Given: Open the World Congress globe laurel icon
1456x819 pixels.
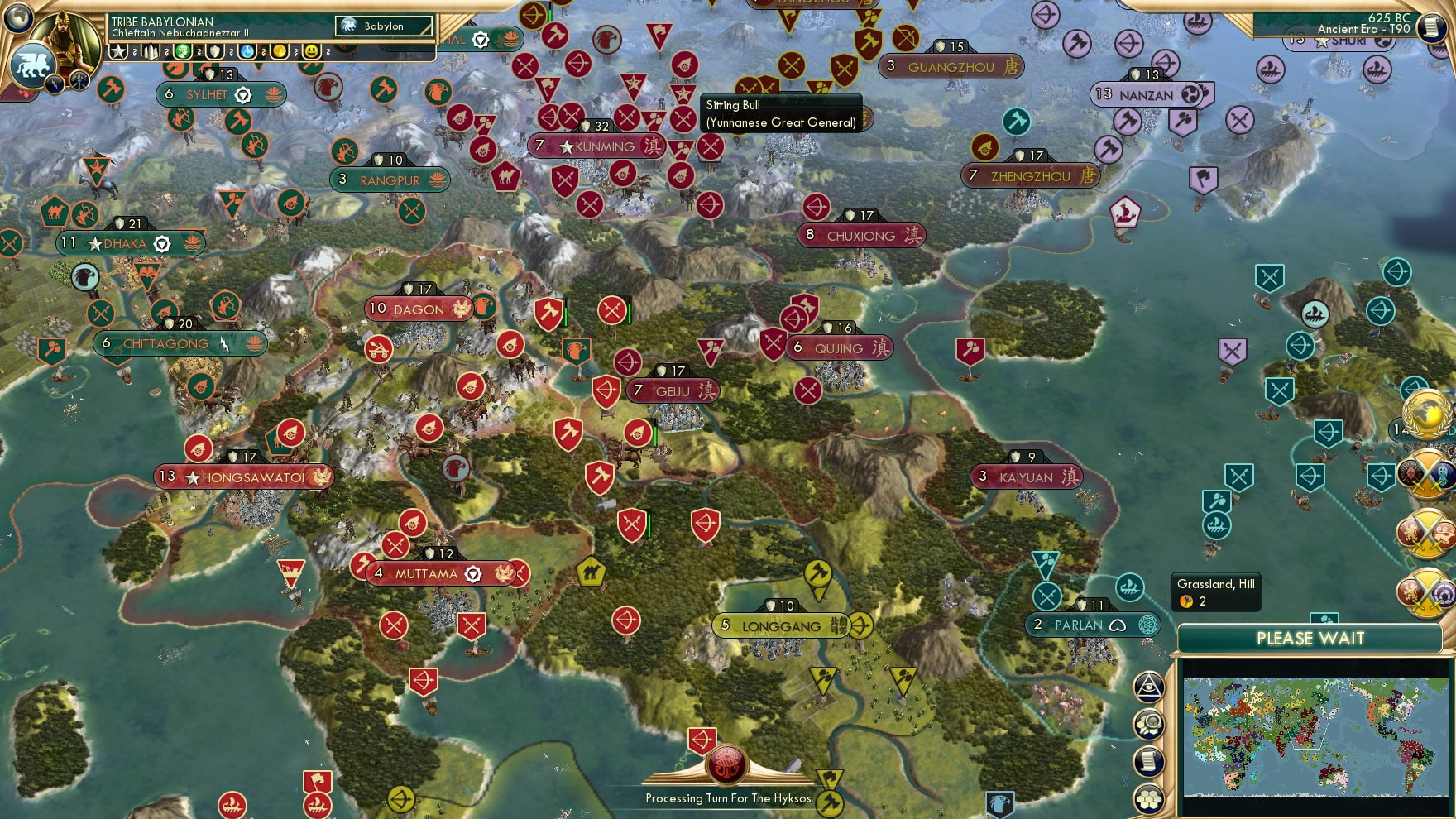Looking at the screenshot, I should pos(1427,414).
